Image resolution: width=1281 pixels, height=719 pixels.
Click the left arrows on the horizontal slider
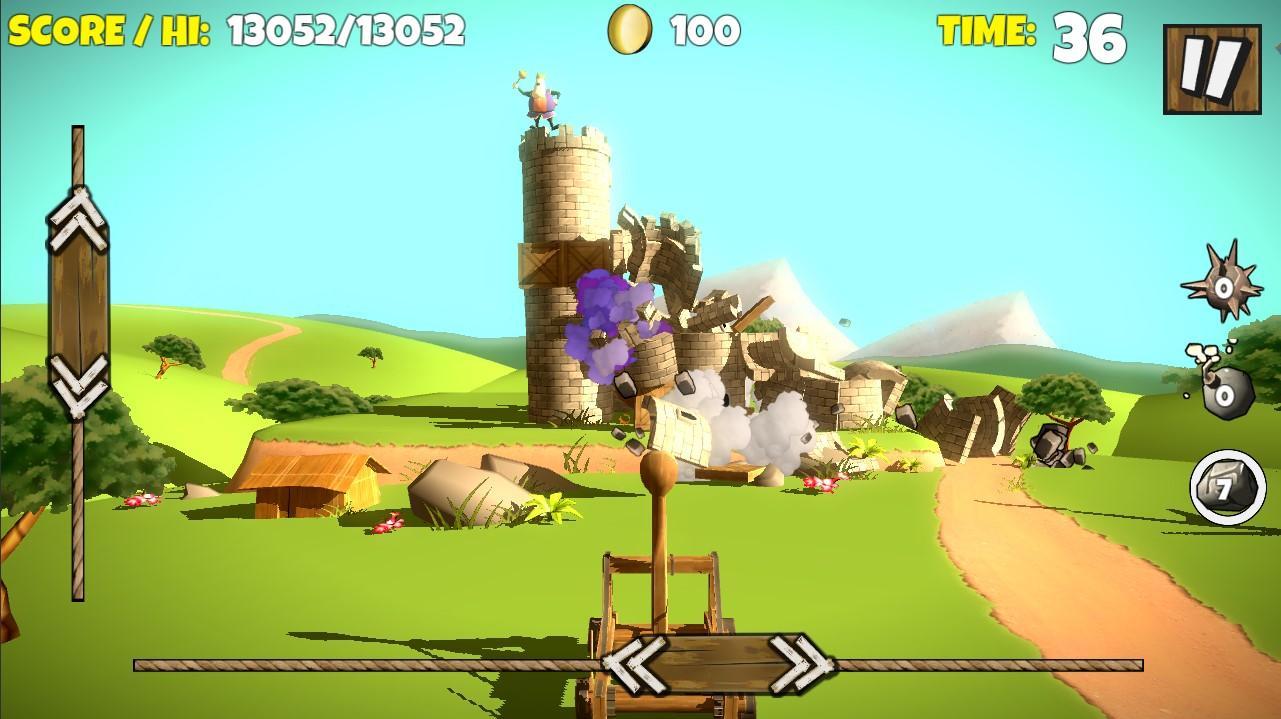click(635, 663)
